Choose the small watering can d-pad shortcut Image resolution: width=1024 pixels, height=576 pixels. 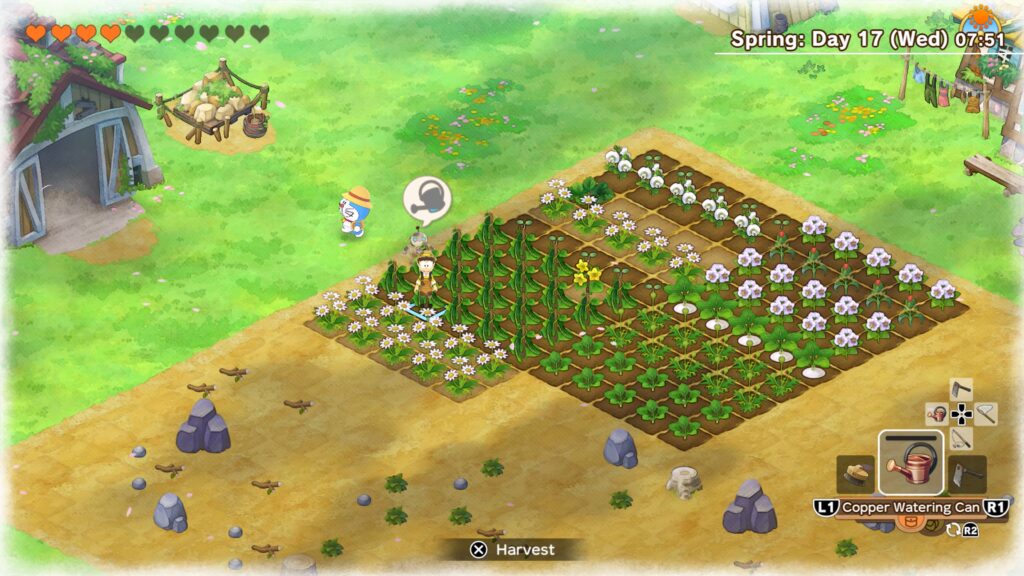coord(937,413)
